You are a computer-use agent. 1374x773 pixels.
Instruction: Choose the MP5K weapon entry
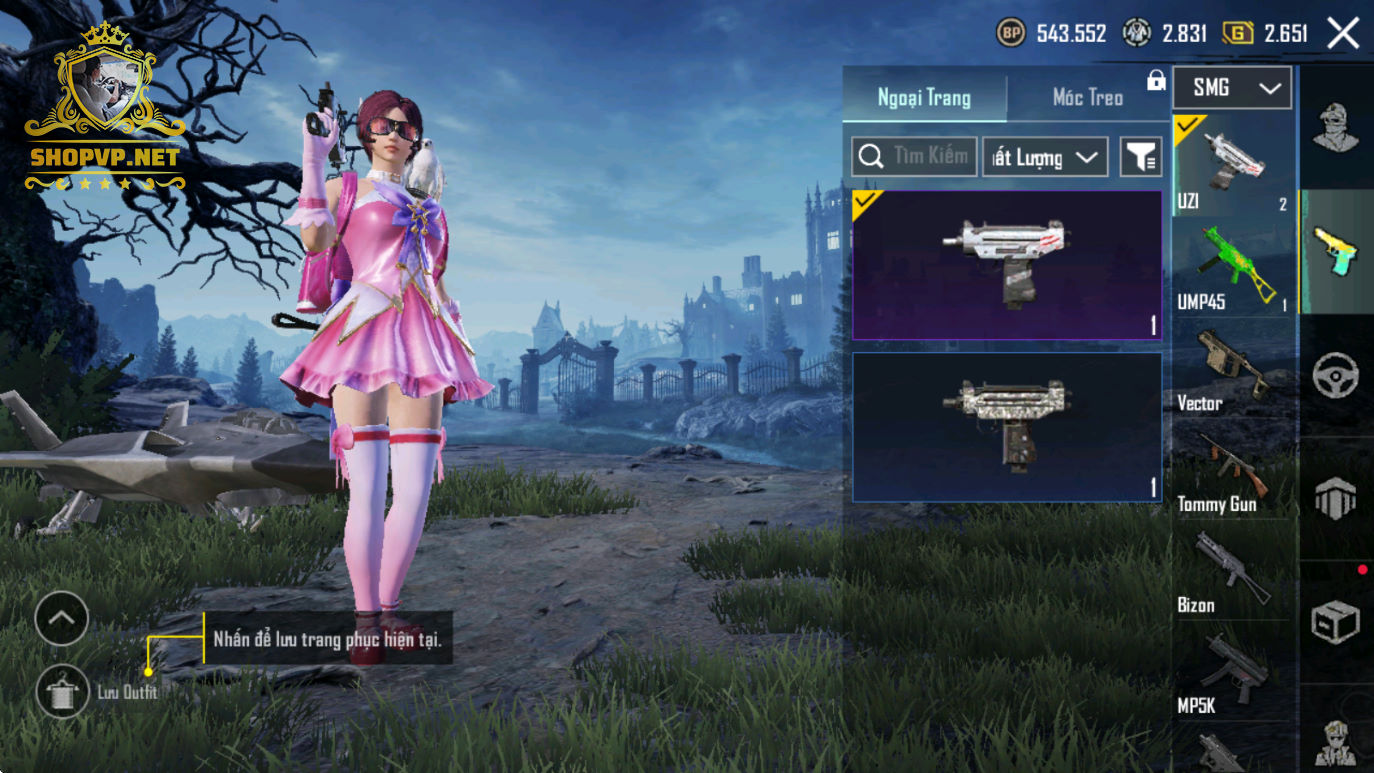pyautogui.click(x=1234, y=672)
